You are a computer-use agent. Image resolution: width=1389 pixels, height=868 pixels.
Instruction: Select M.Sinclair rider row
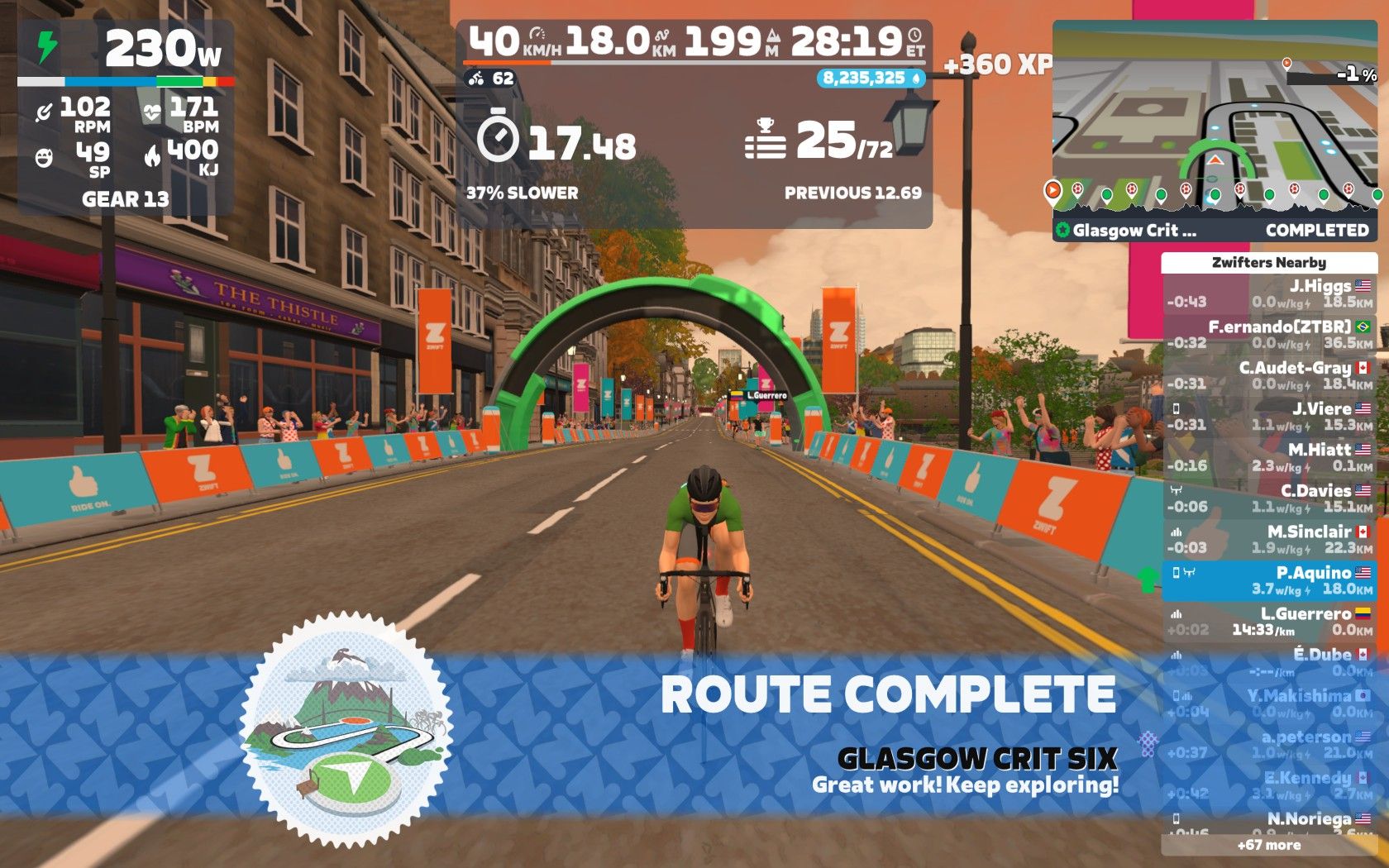coord(1268,539)
